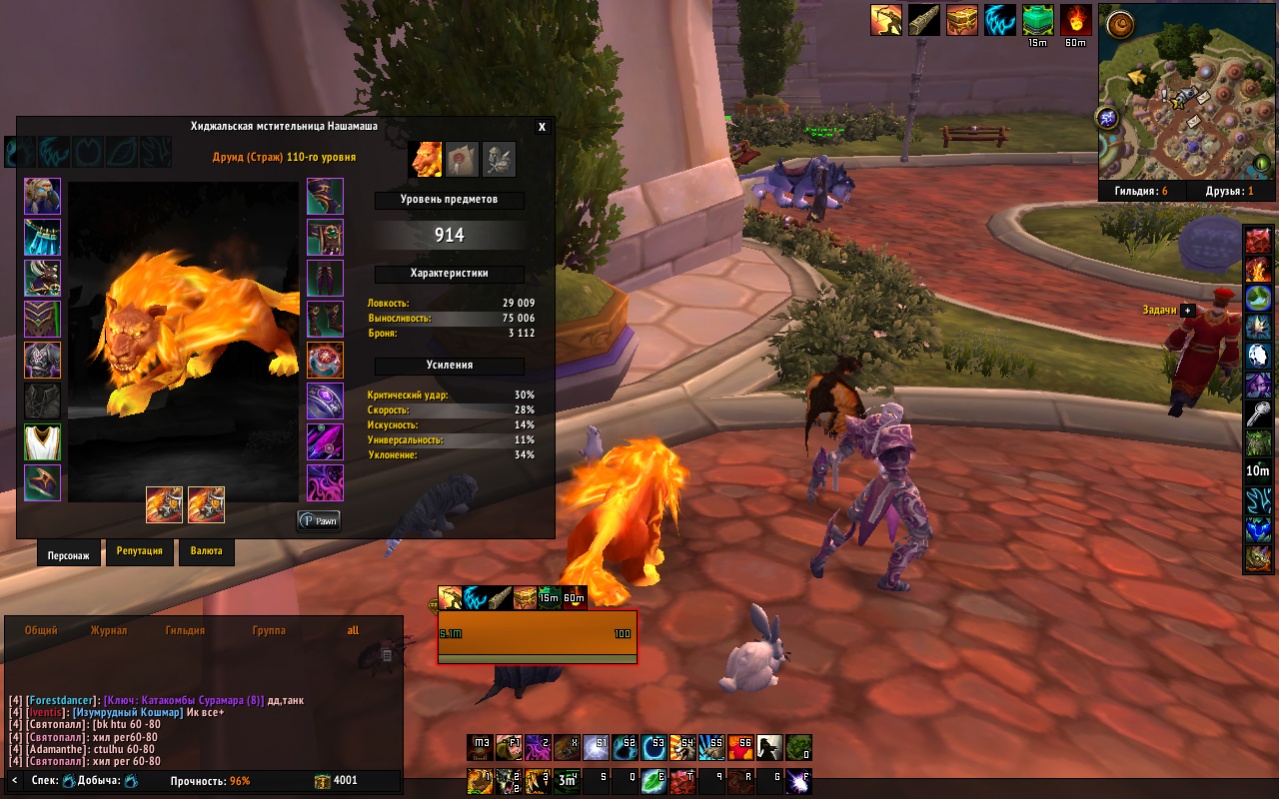This screenshot has width=1279, height=799.
Task: Switch chat to the Журнал tab
Action: click(x=109, y=631)
